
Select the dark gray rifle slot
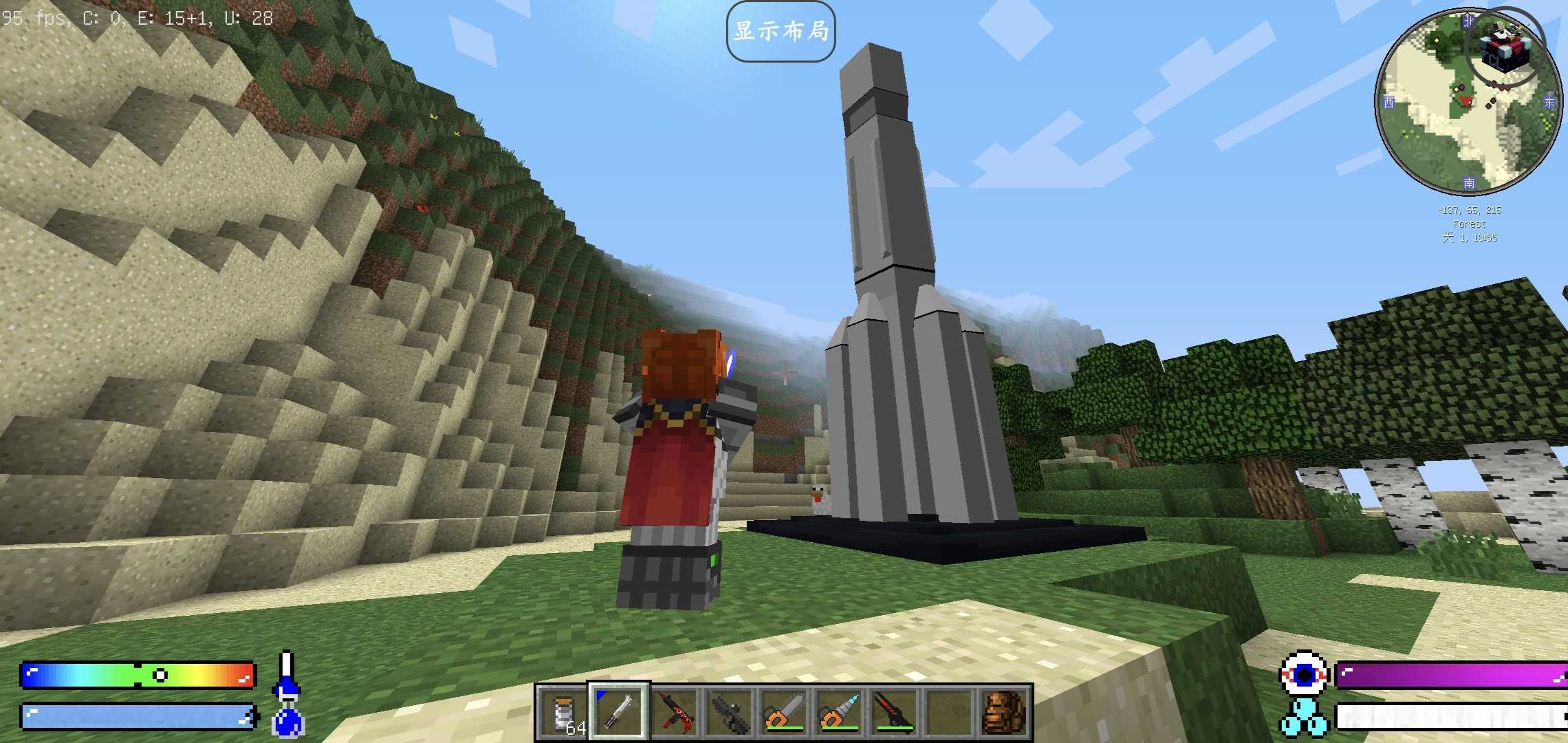pyautogui.click(x=729, y=712)
